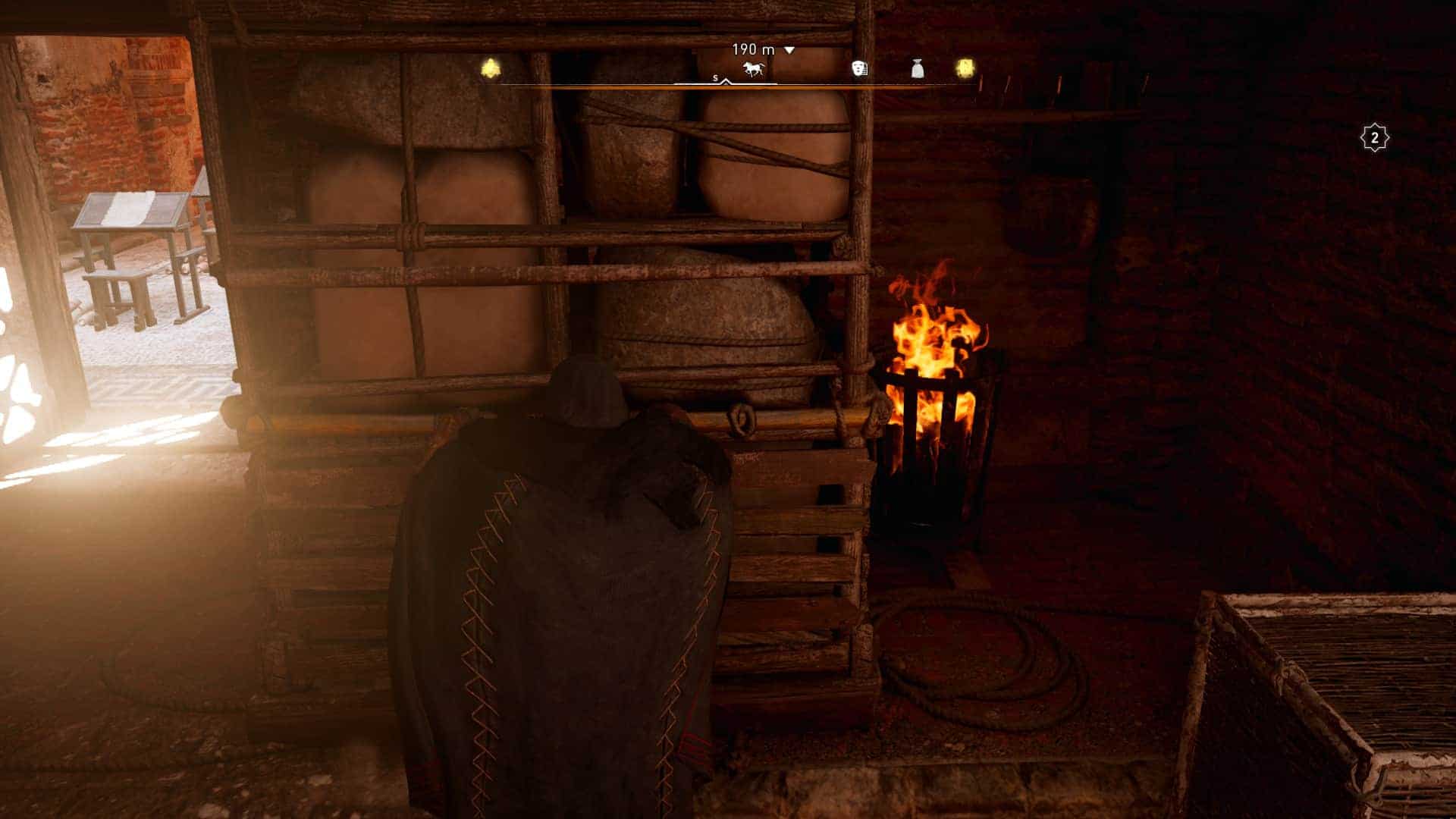The width and height of the screenshot is (1456, 819).
Task: Click the white objective pointer under the compass
Action: (725, 82)
